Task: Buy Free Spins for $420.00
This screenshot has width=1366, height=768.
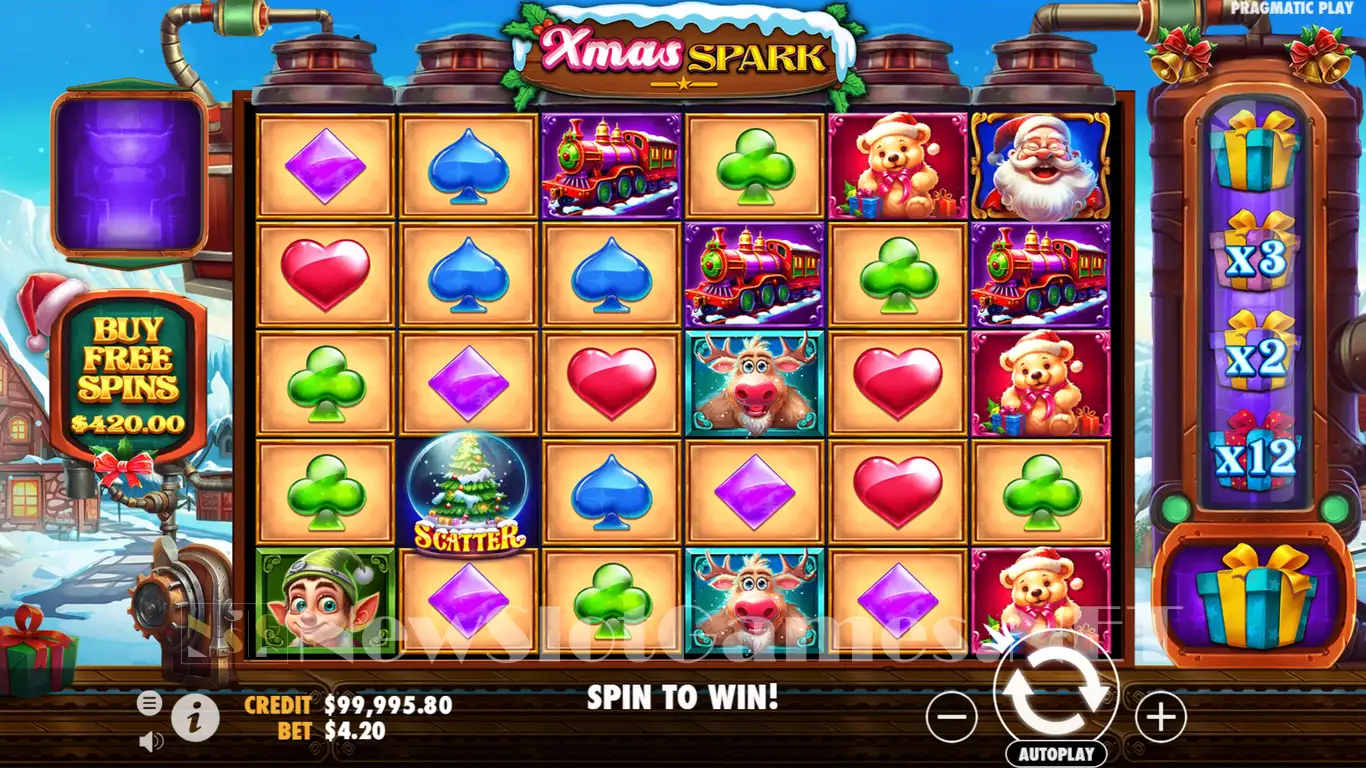Action: tap(128, 376)
